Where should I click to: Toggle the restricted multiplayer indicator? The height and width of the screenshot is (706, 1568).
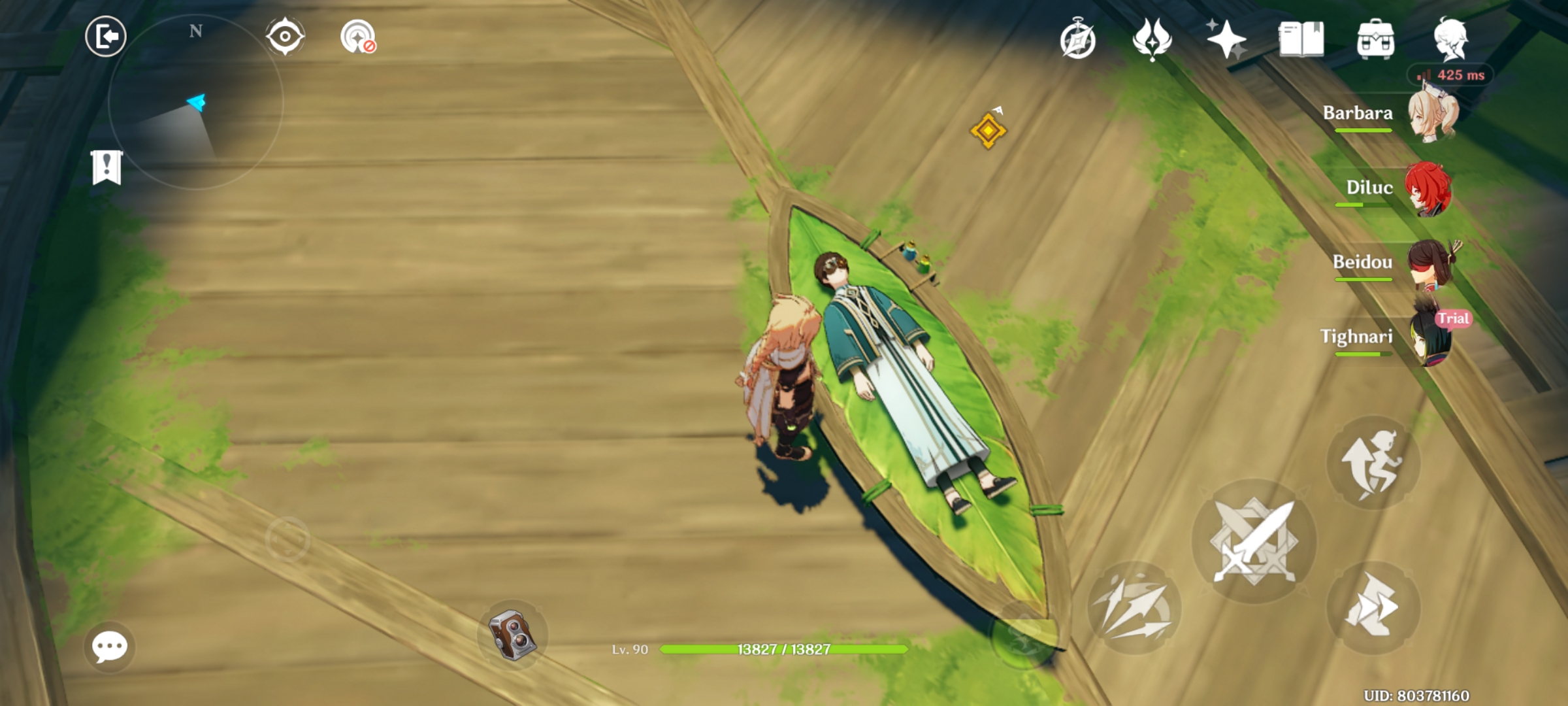(x=355, y=37)
